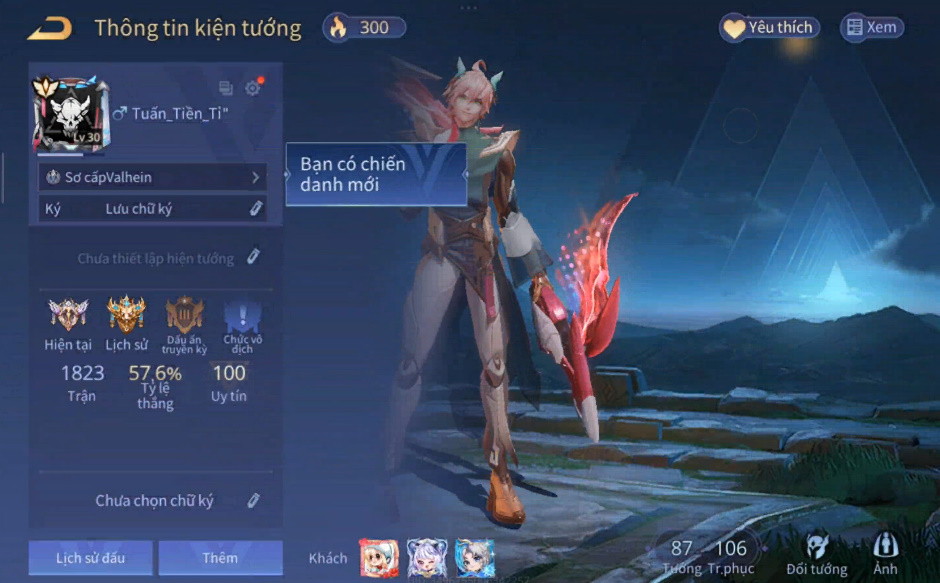Go back using the arrow button
Image resolution: width=940 pixels, height=583 pixels.
click(49, 28)
